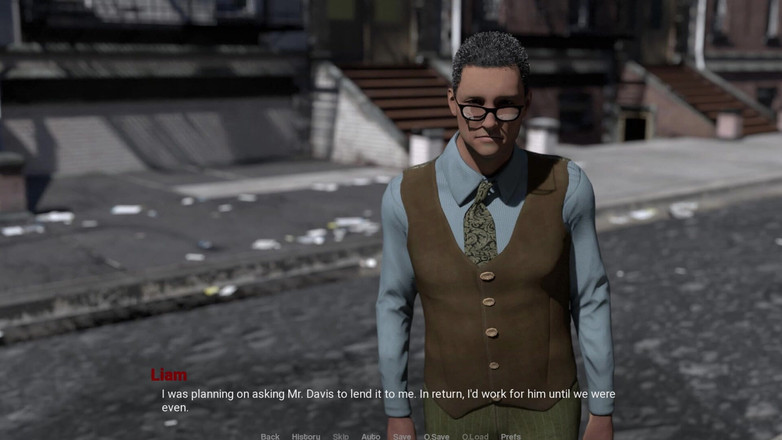Go back to the previous line
This screenshot has height=440, width=782.
(270, 436)
